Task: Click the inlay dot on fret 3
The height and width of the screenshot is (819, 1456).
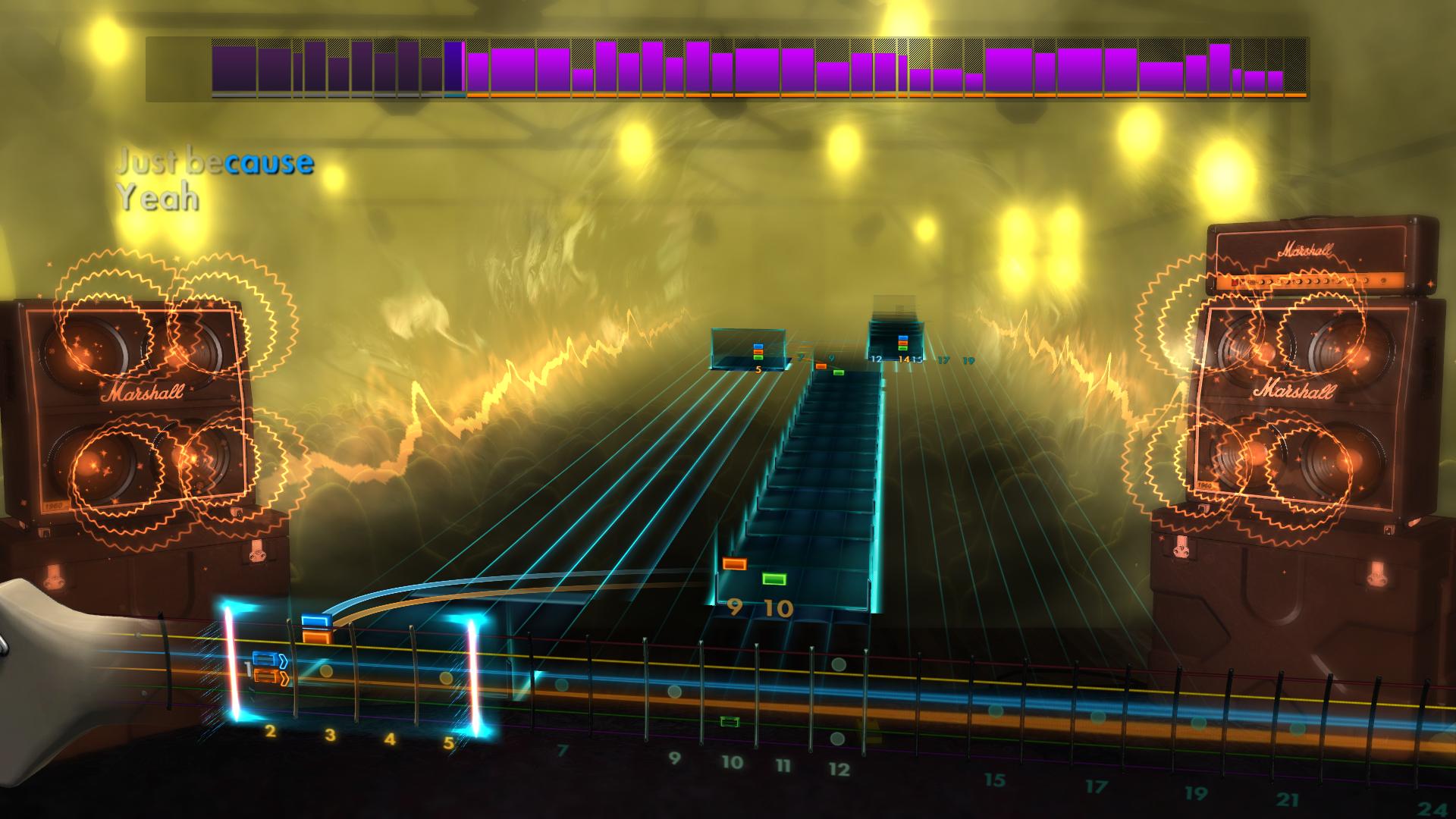Action: point(326,670)
